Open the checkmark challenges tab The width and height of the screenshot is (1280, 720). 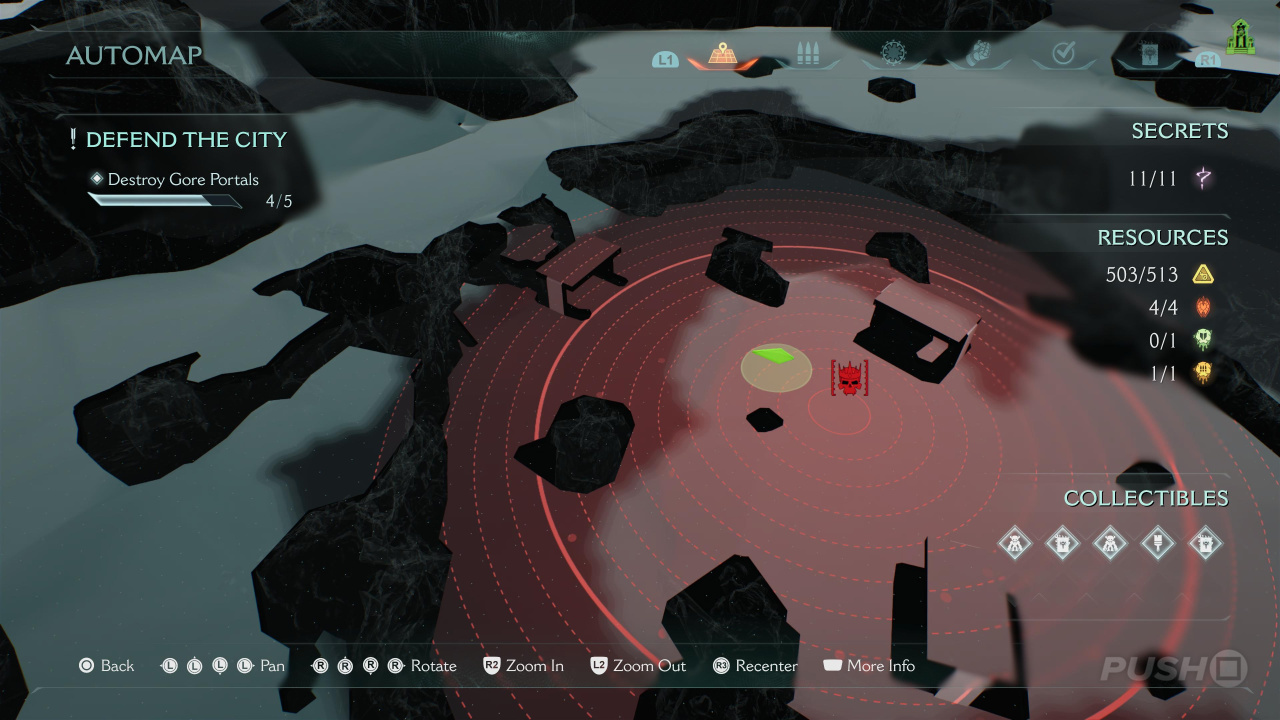pos(1063,54)
